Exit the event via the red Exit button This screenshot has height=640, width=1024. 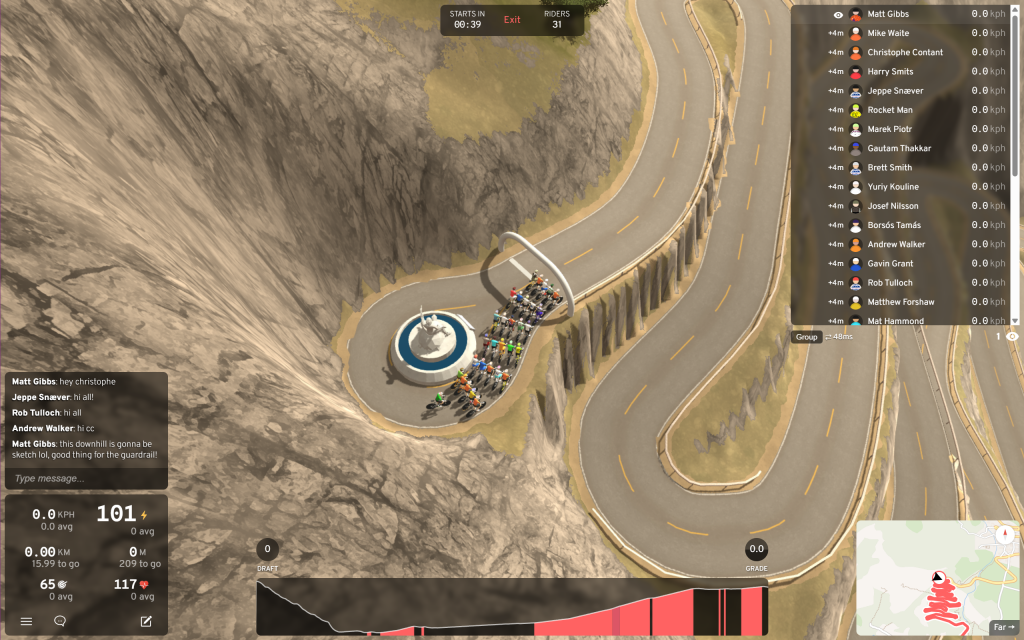click(x=512, y=20)
